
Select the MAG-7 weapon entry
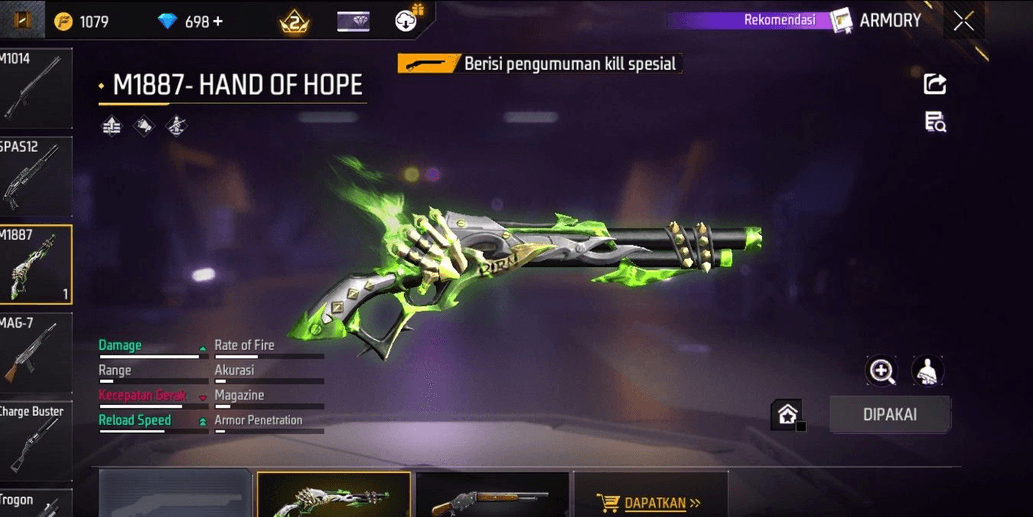pos(35,351)
